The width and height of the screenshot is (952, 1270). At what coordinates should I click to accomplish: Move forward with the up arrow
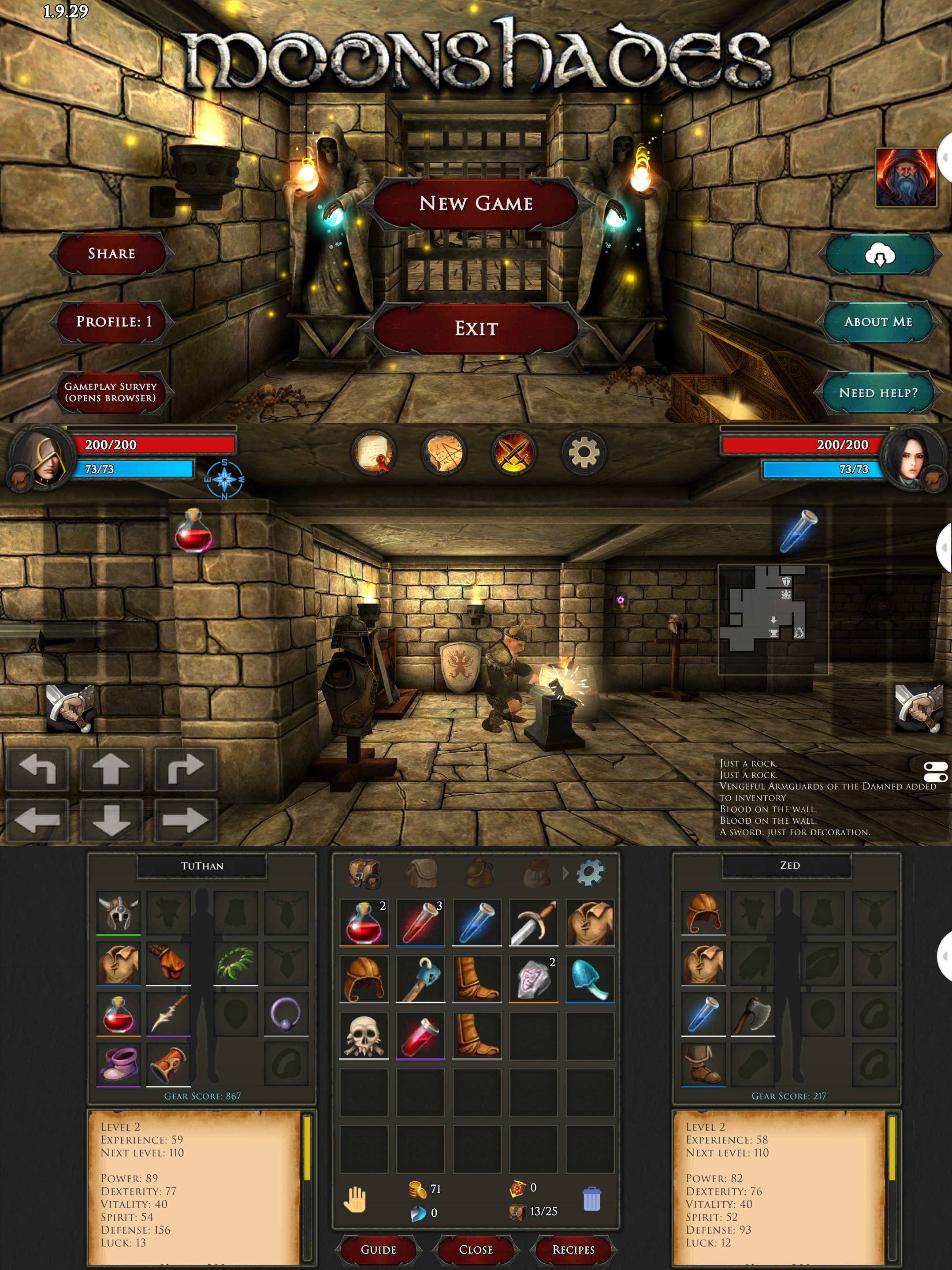111,769
